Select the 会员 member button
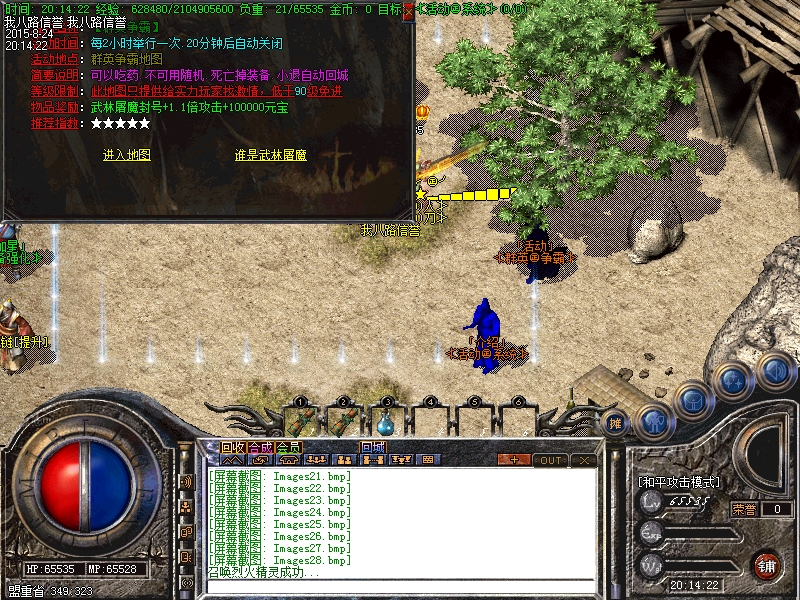The width and height of the screenshot is (800, 600). (289, 447)
